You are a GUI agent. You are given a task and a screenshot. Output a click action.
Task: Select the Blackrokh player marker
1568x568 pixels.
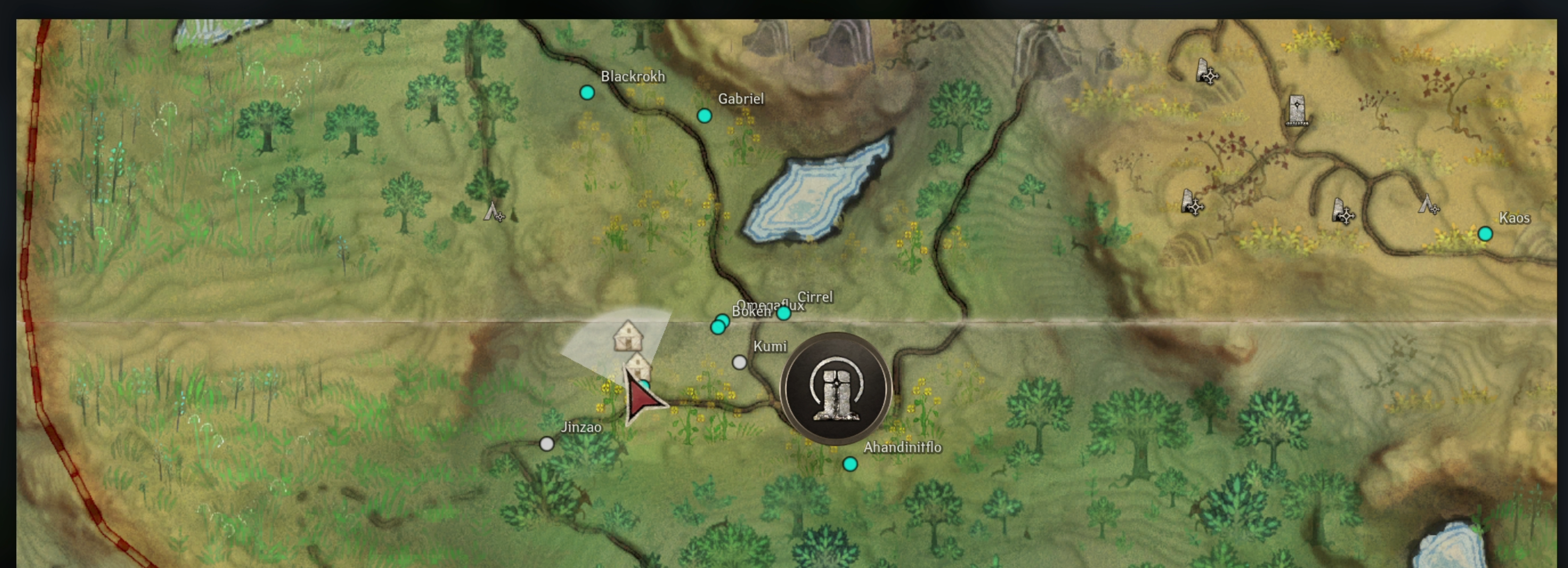click(x=587, y=93)
